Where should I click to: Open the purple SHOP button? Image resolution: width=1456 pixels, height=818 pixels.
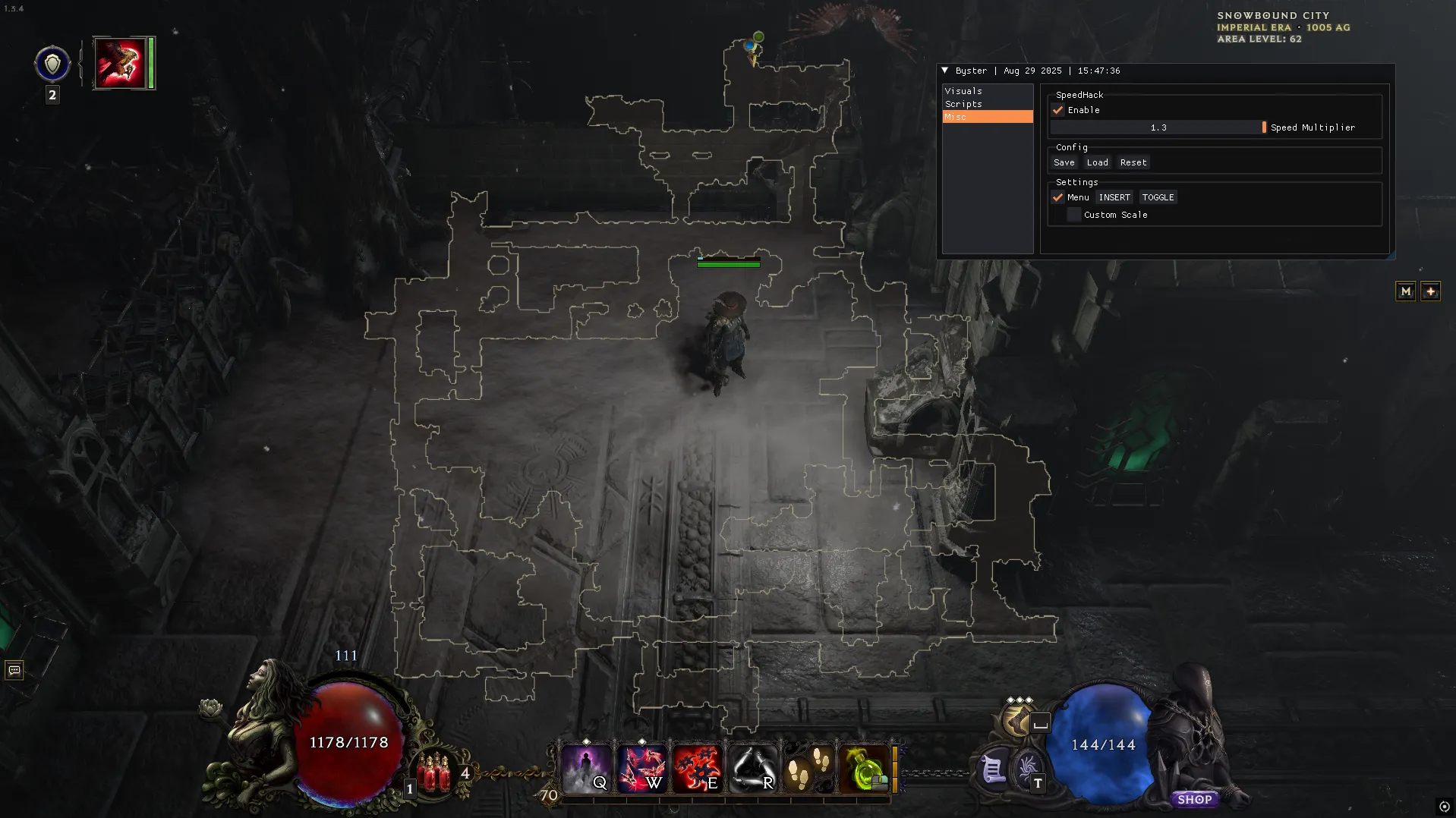tap(1194, 799)
